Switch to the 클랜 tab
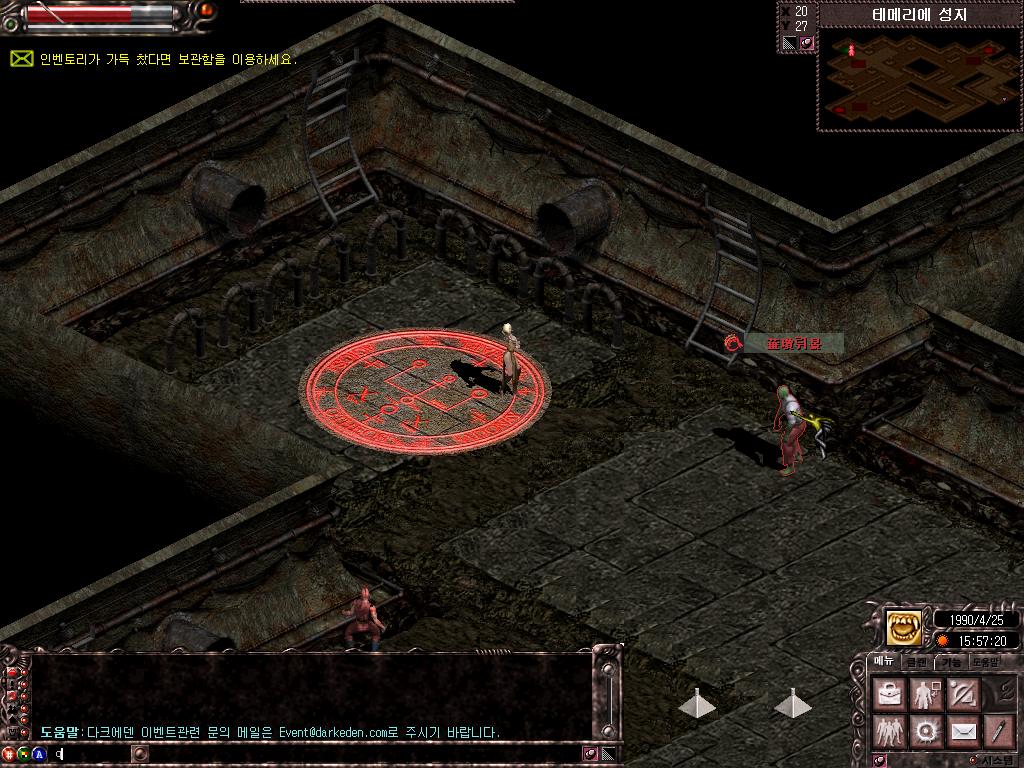 (916, 661)
